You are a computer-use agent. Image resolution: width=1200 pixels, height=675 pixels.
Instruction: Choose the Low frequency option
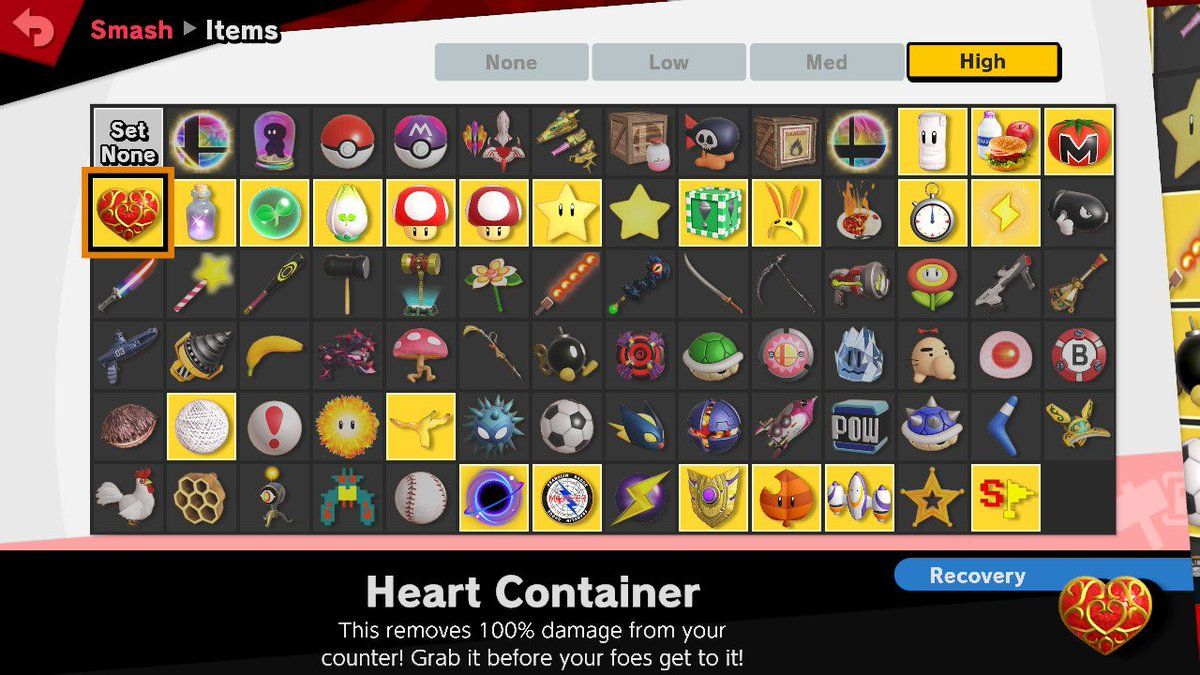point(668,62)
